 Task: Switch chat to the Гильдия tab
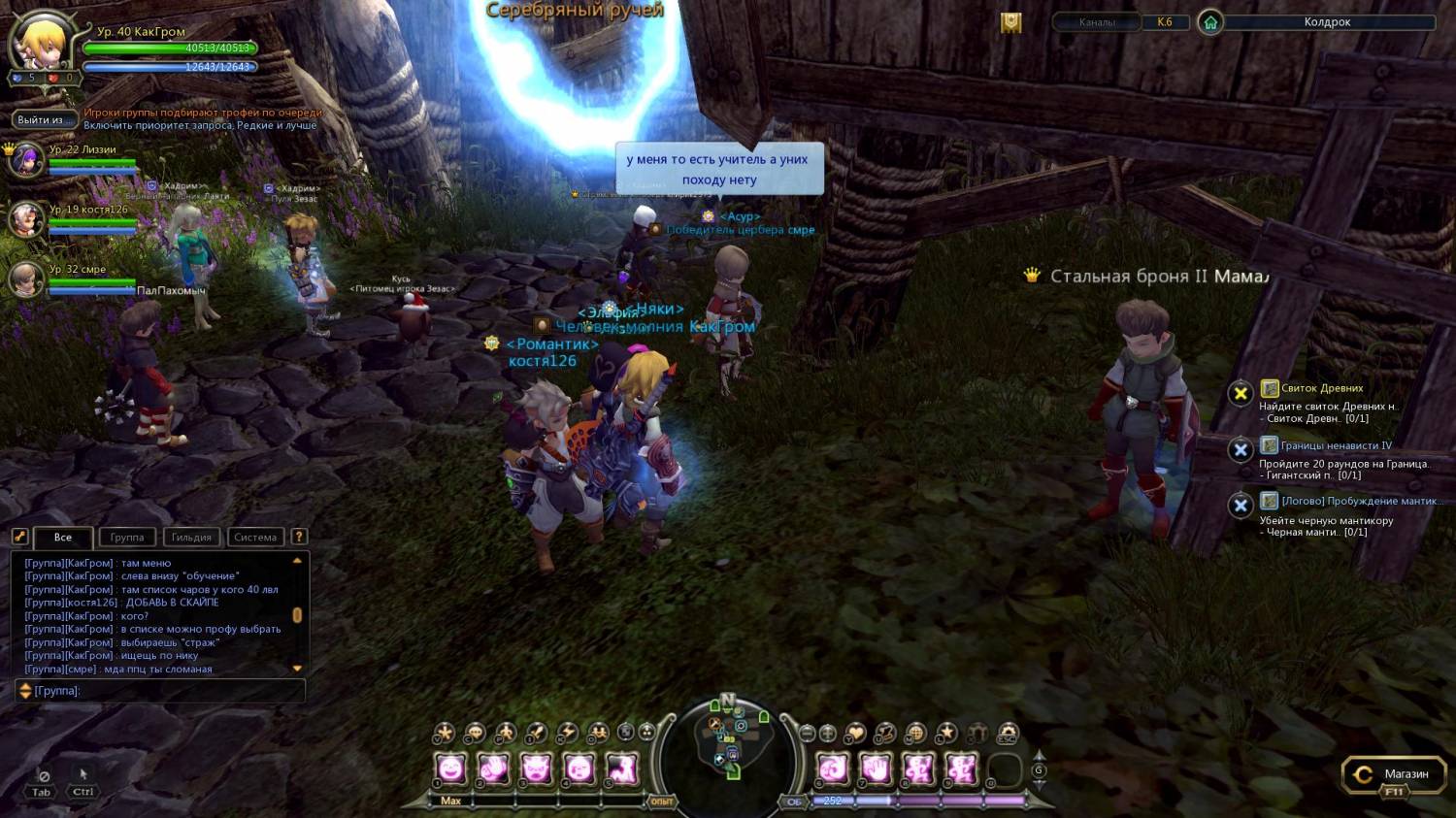(191, 537)
